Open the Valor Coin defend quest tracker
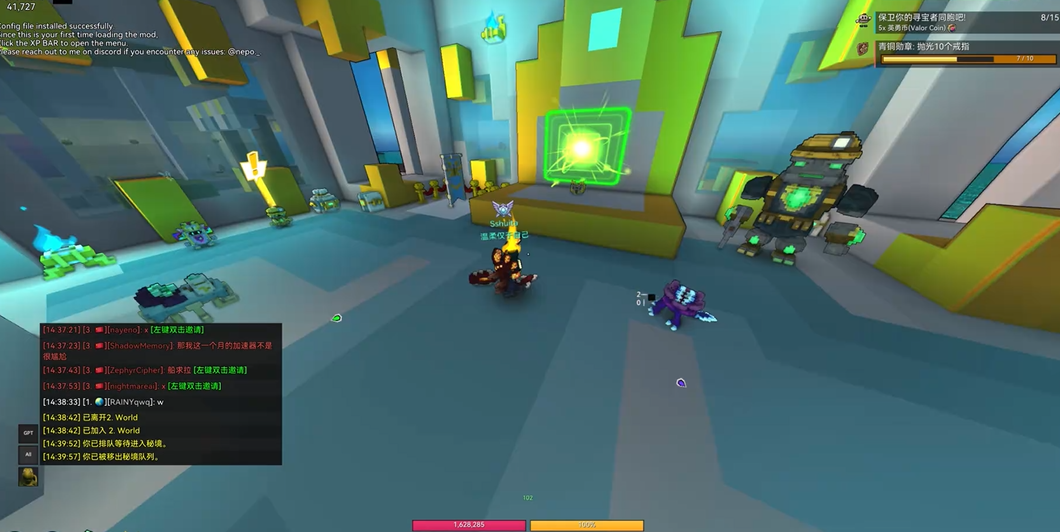The image size is (1060, 532). (958, 21)
